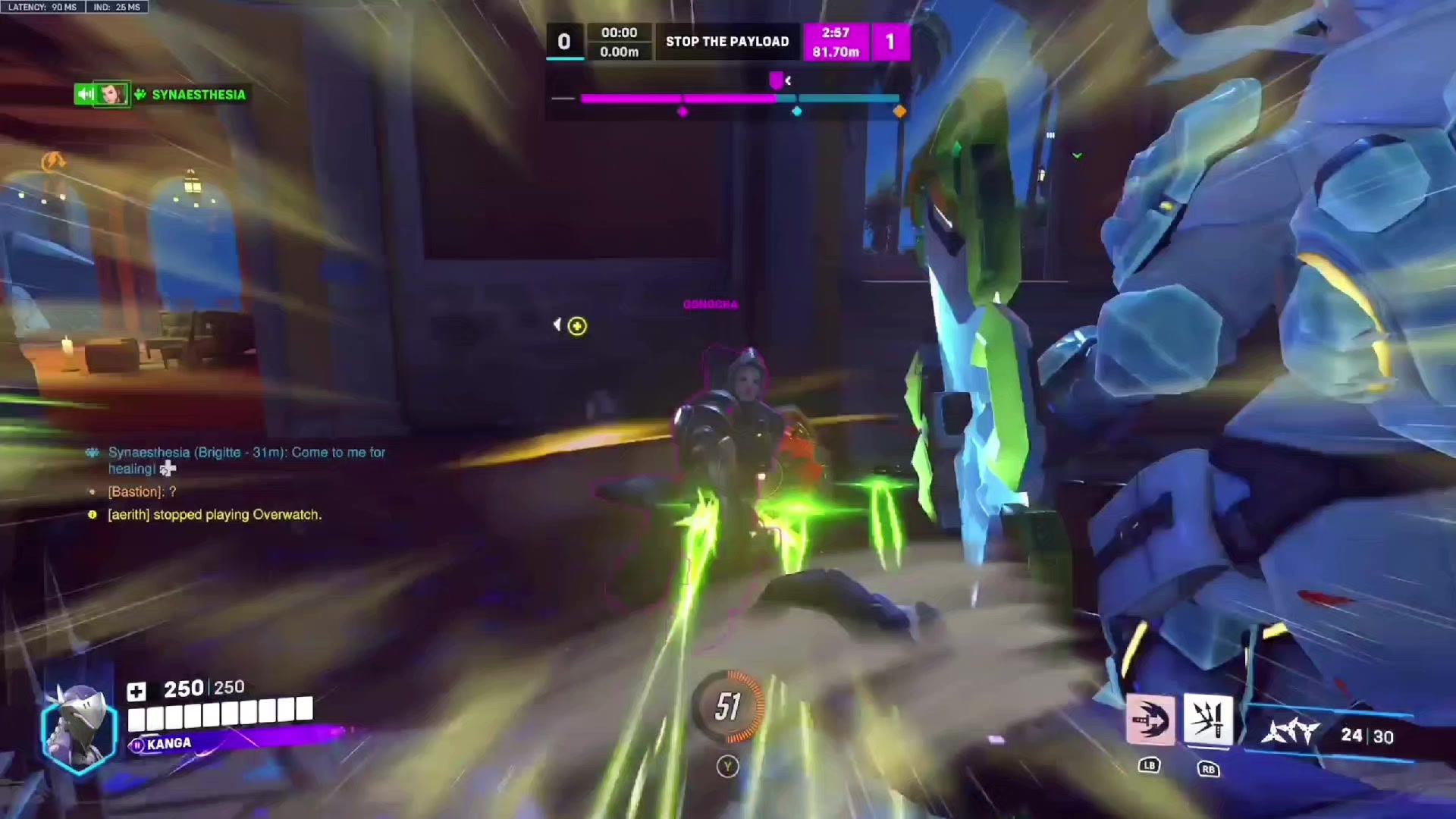Click the Kanga player name tag
This screenshot has width=1456, height=819.
pyautogui.click(x=168, y=744)
